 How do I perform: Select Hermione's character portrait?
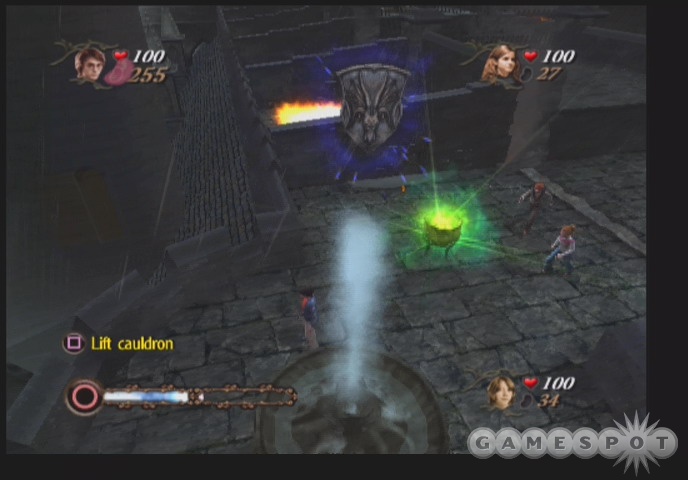point(497,63)
